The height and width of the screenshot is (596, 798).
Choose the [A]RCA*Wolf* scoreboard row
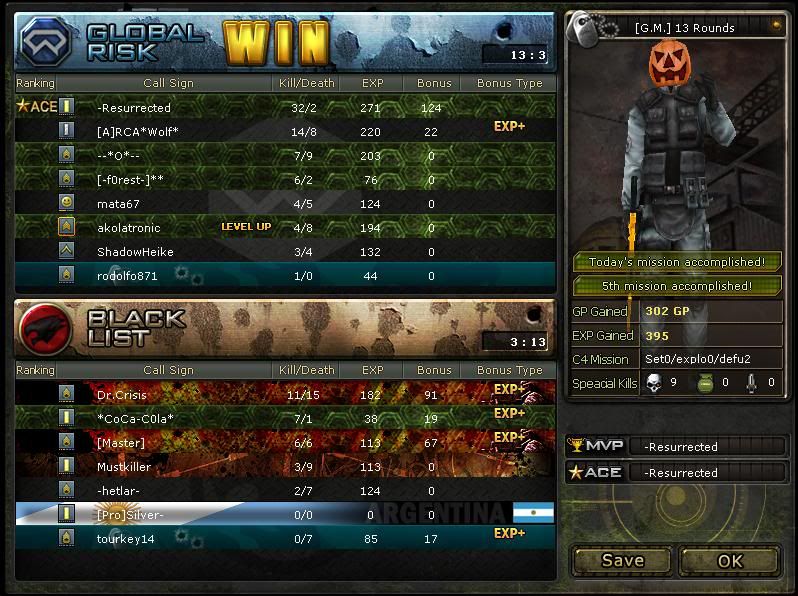click(x=285, y=131)
